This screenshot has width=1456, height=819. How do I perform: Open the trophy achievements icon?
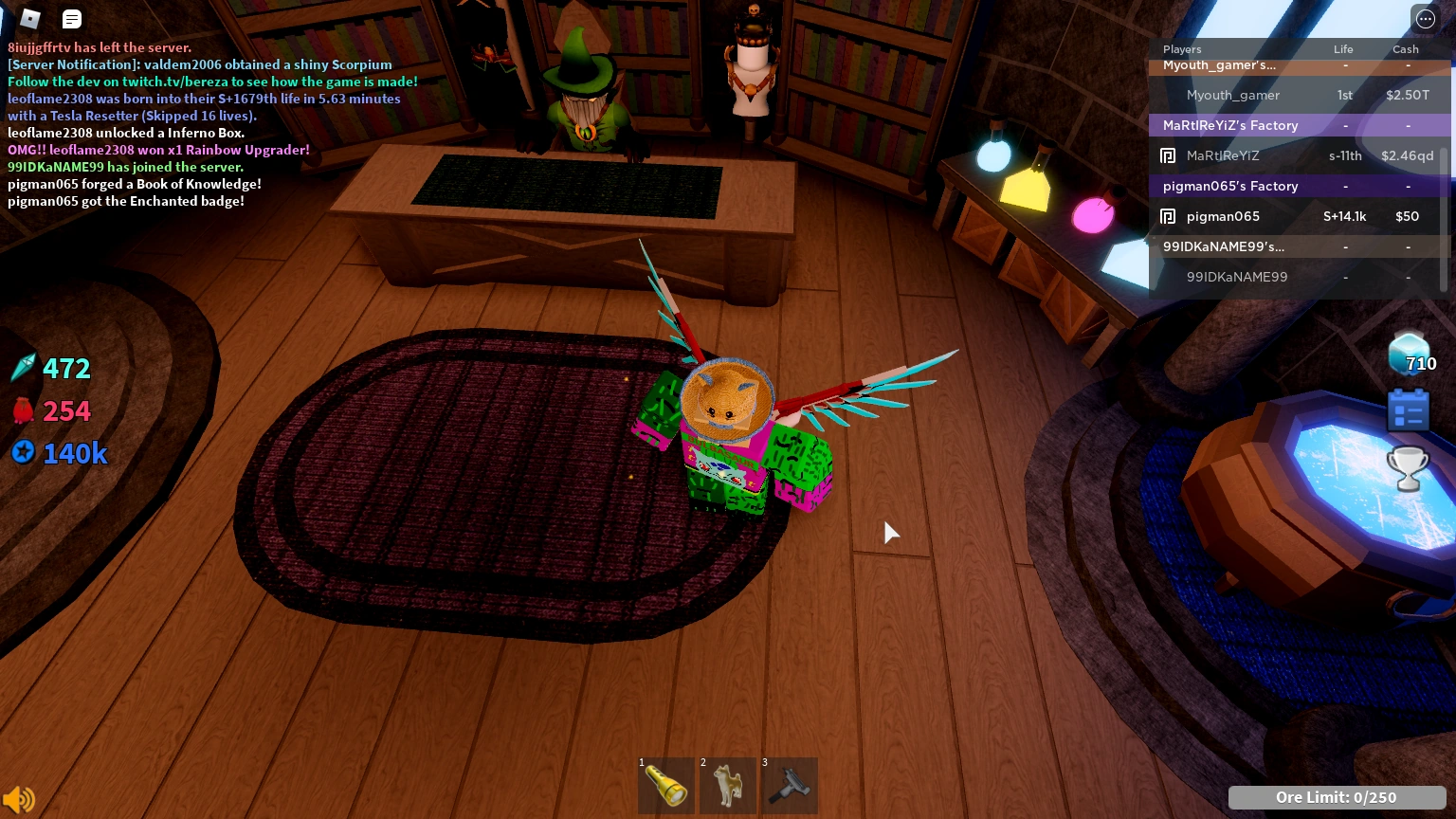click(1408, 468)
